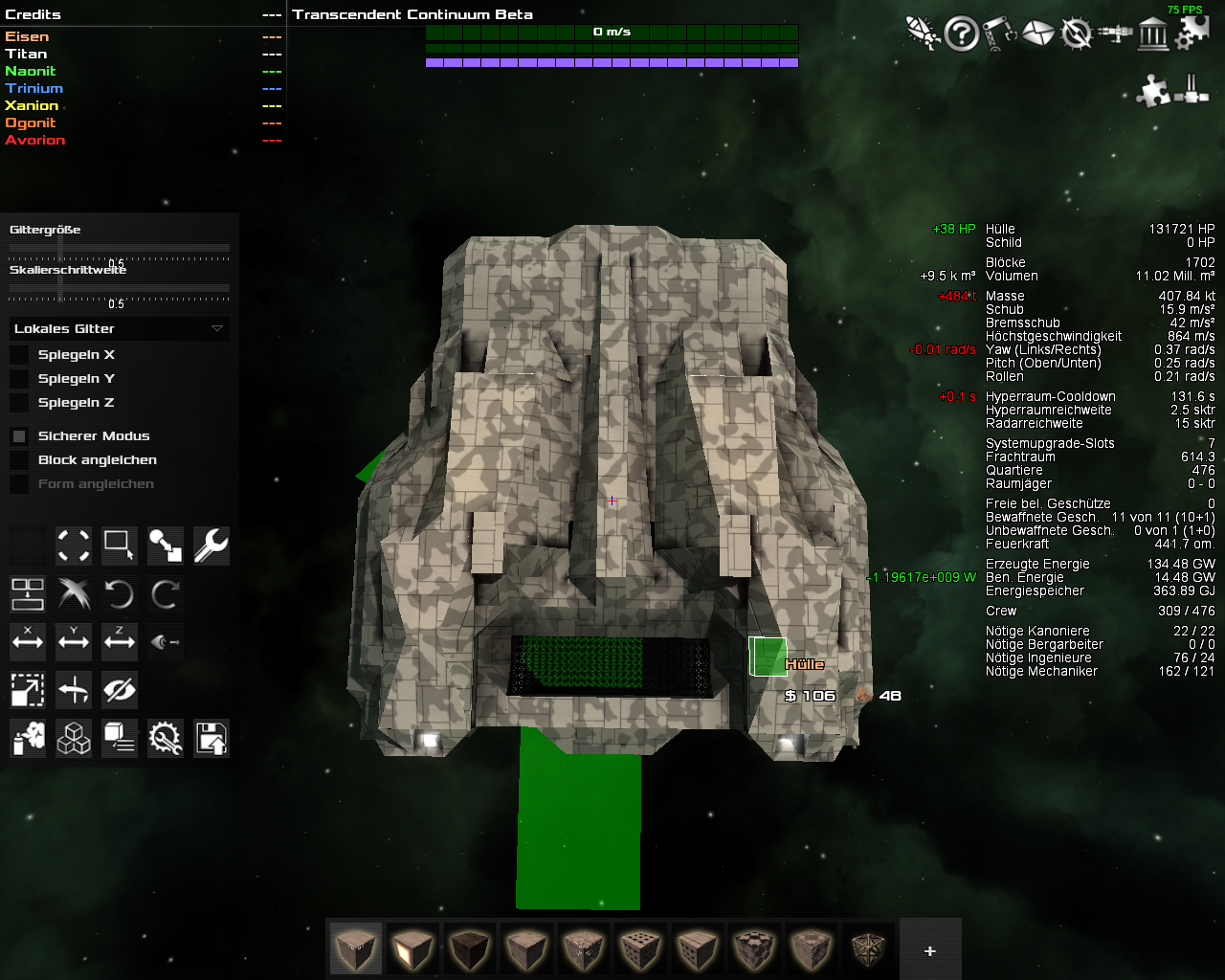Screen dimensions: 1225x980
Task: Click the undo arrow icon
Action: pyautogui.click(x=120, y=595)
